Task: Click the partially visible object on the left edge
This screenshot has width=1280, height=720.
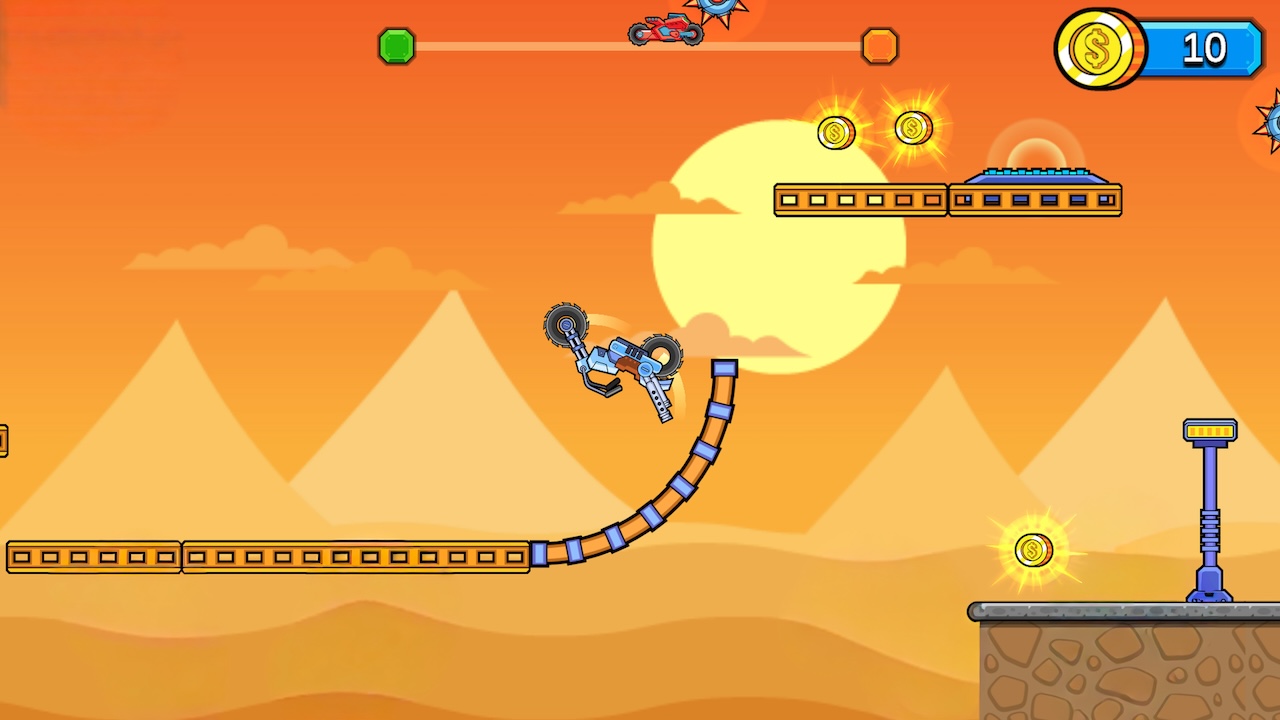Action: point(4,441)
